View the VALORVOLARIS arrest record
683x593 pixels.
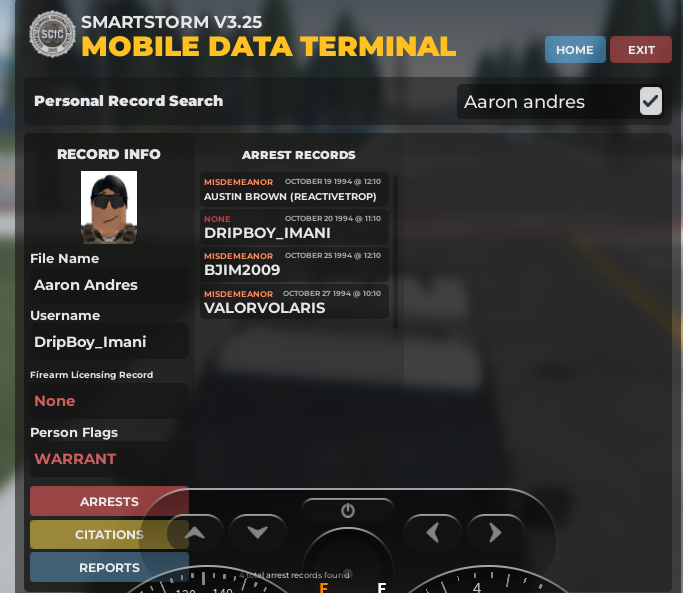[x=294, y=302]
